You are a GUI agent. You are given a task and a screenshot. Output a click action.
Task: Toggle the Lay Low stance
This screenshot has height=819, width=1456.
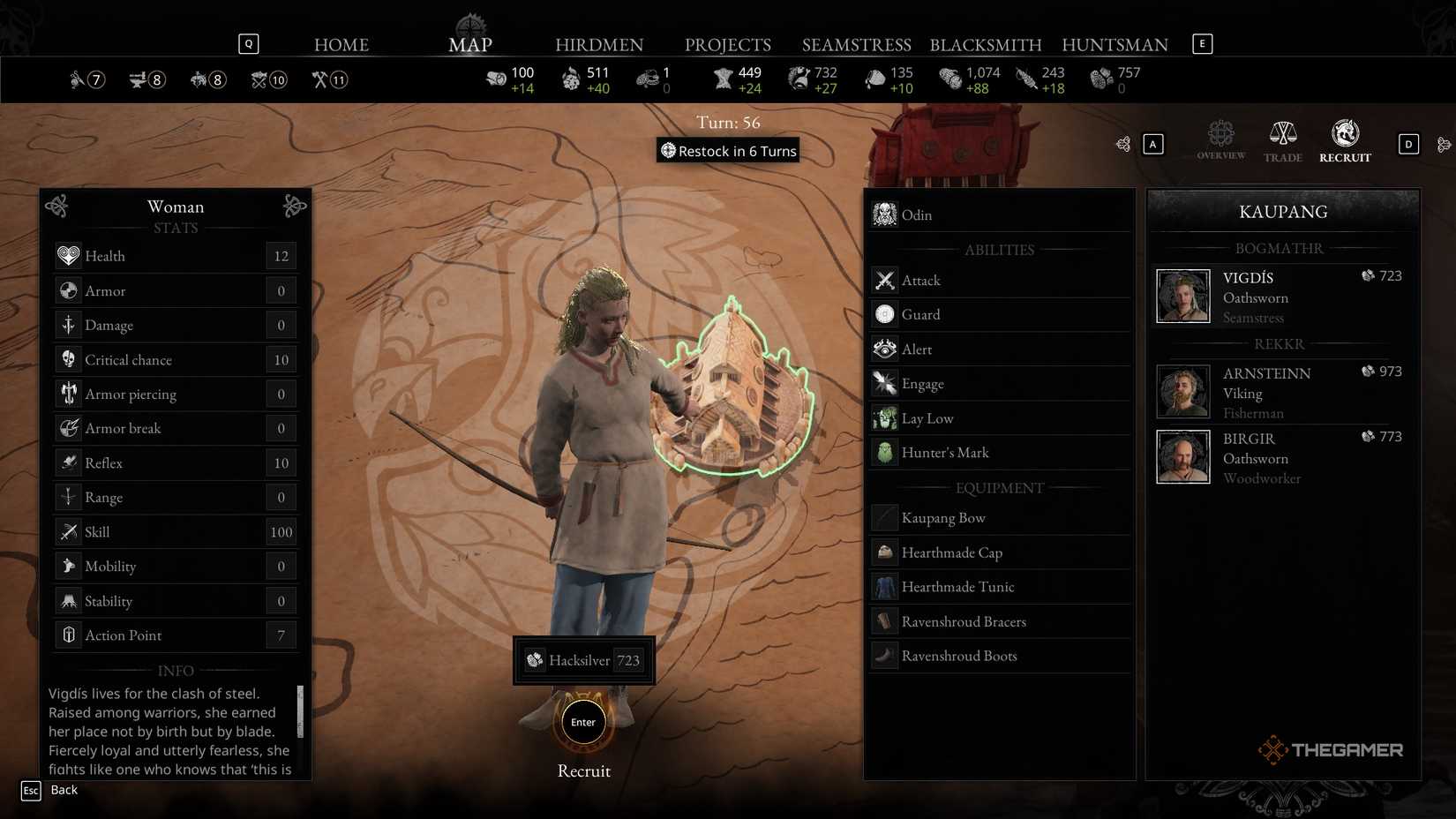883,417
